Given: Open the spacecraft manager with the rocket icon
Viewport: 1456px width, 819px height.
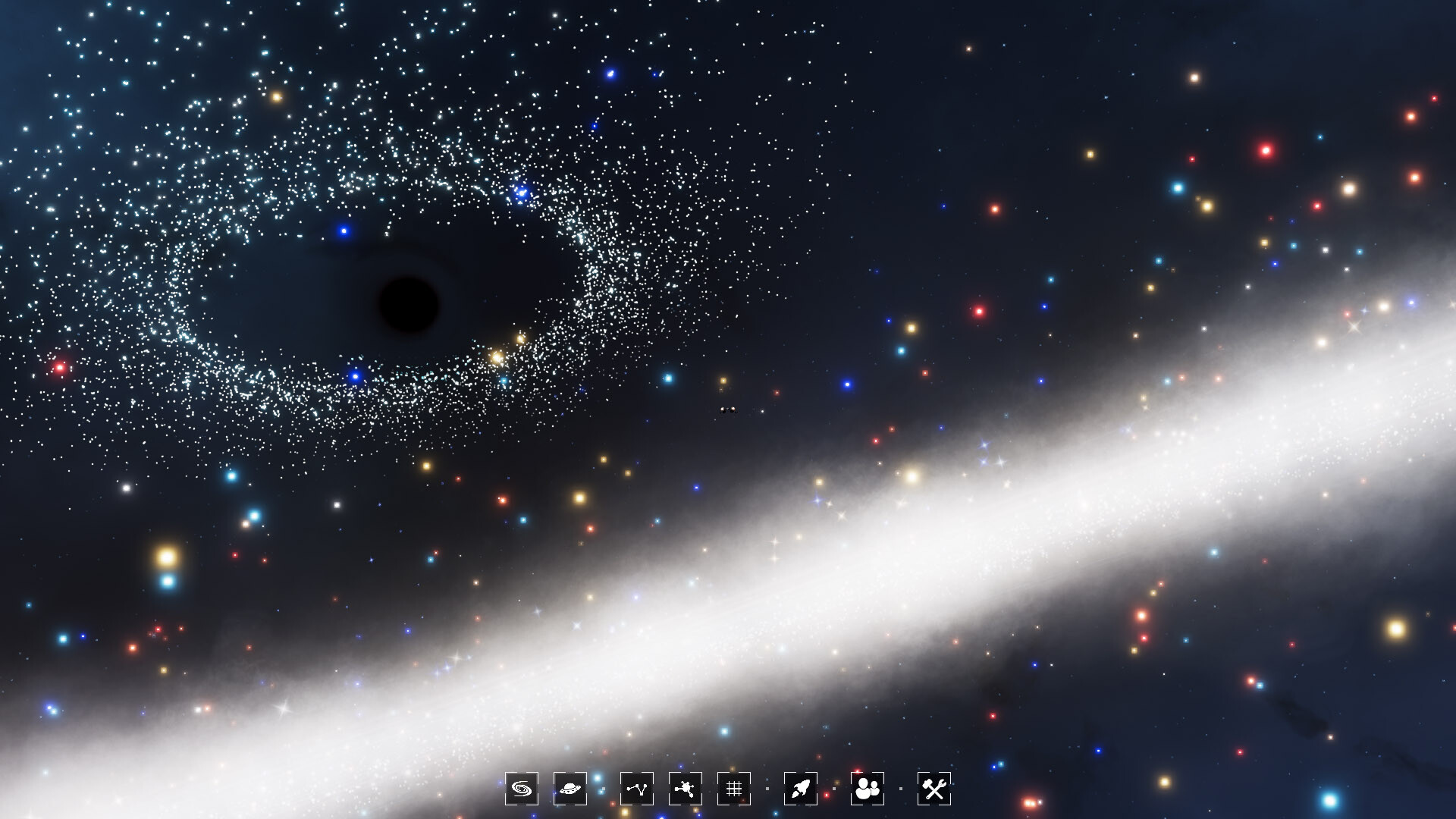Looking at the screenshot, I should (x=801, y=789).
